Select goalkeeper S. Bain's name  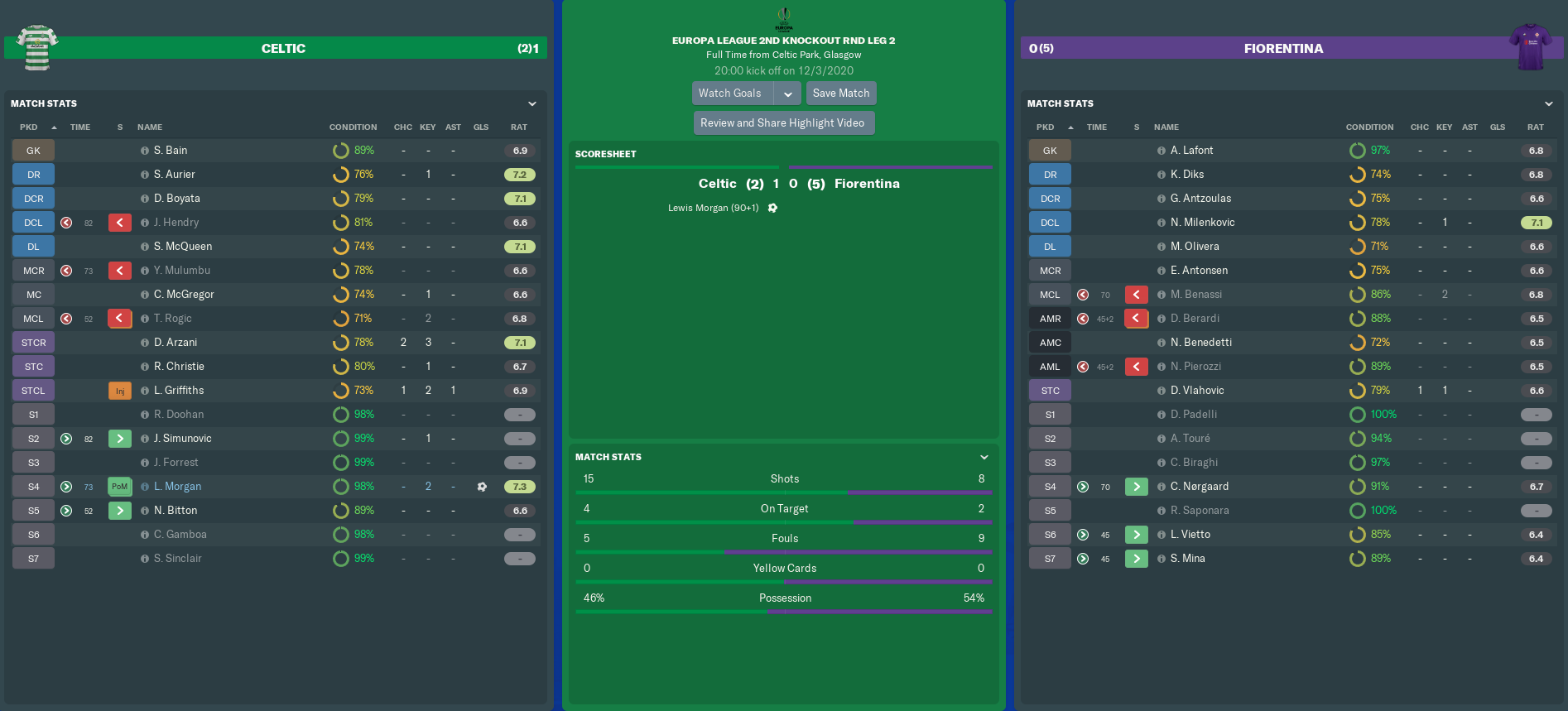171,151
